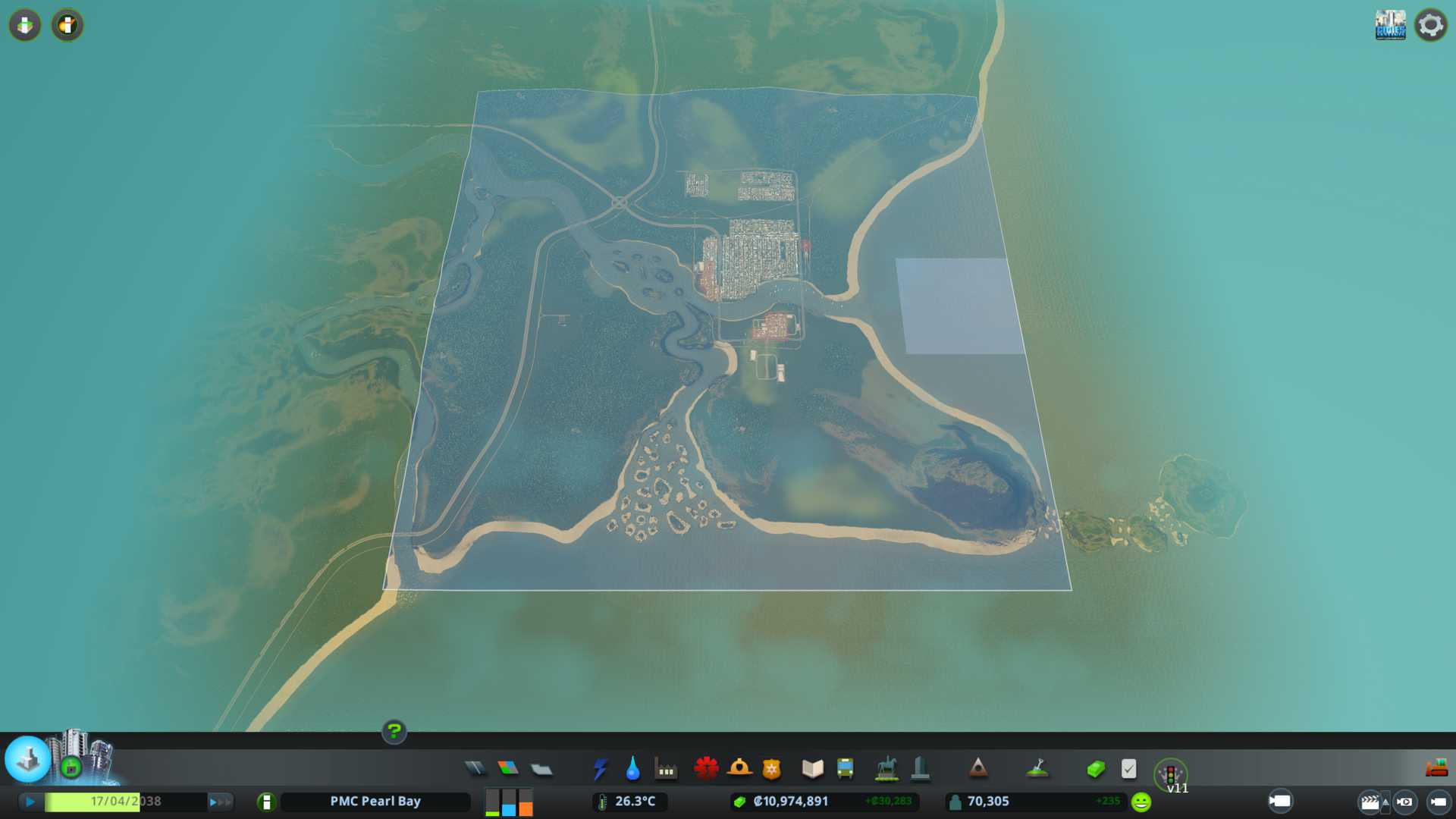The height and width of the screenshot is (819, 1456).
Task: Open the Parks statue menu
Action: pos(886,769)
